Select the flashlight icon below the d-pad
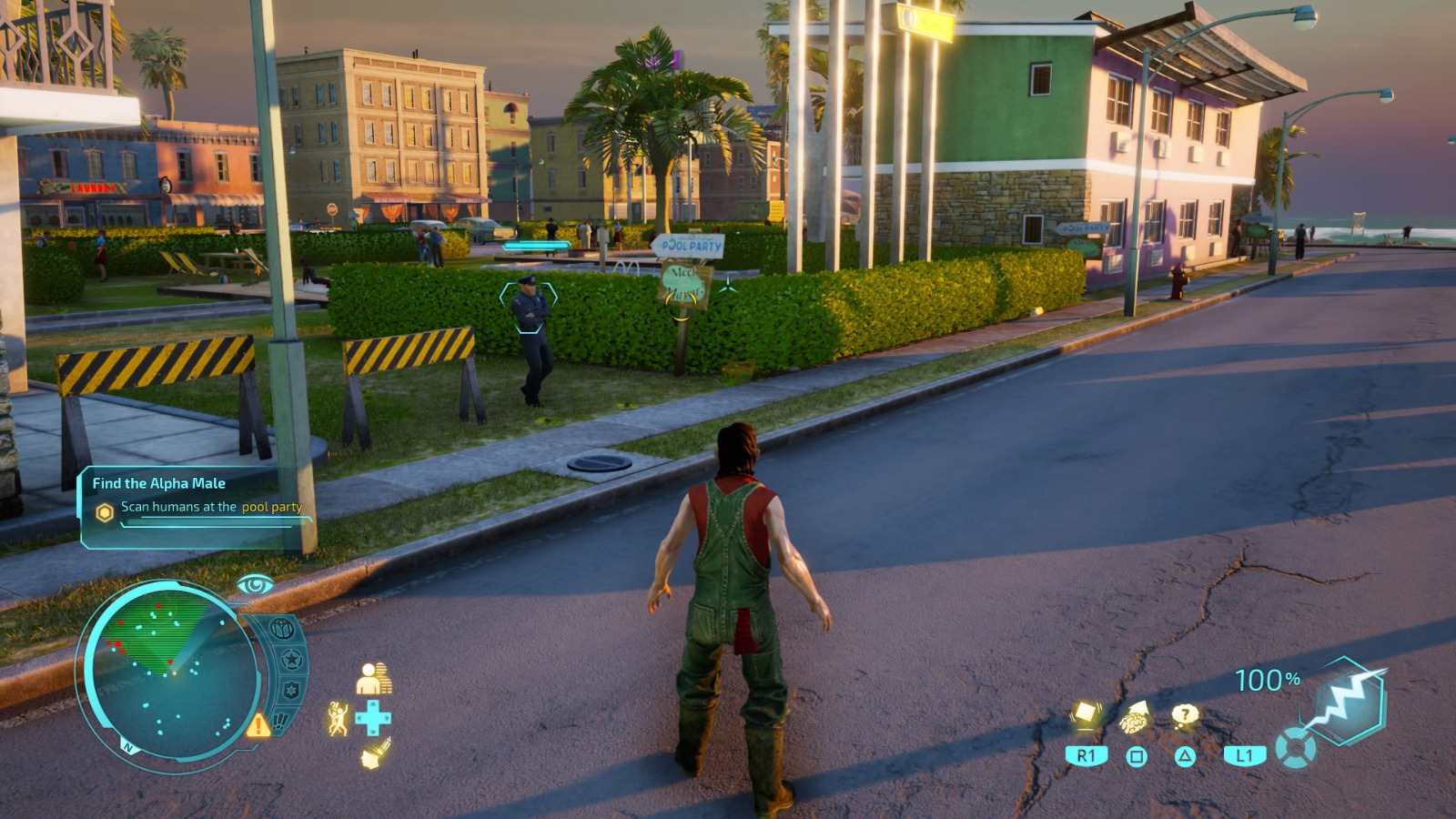The width and height of the screenshot is (1456, 819). click(x=373, y=754)
